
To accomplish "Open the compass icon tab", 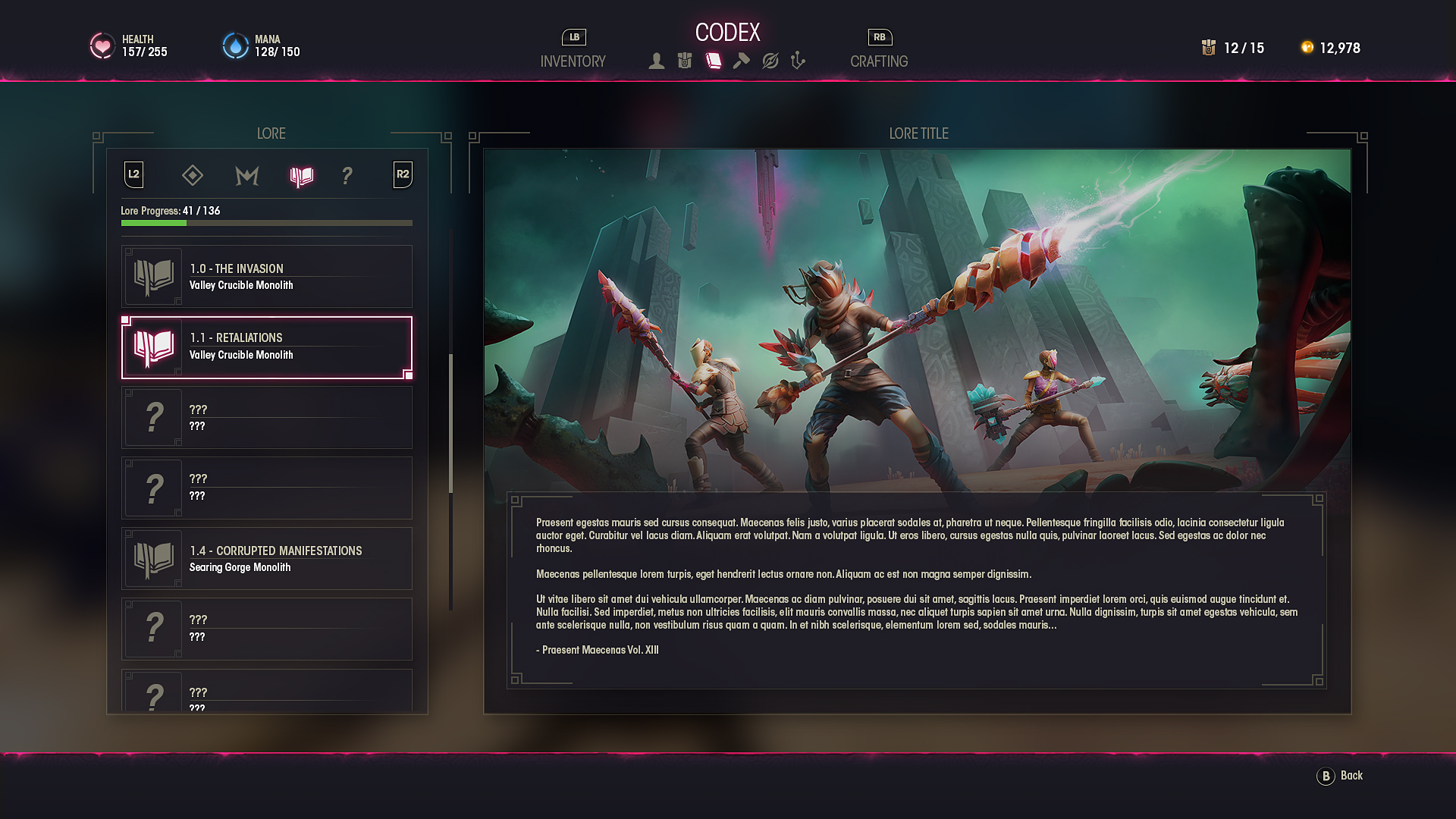I will point(770,61).
